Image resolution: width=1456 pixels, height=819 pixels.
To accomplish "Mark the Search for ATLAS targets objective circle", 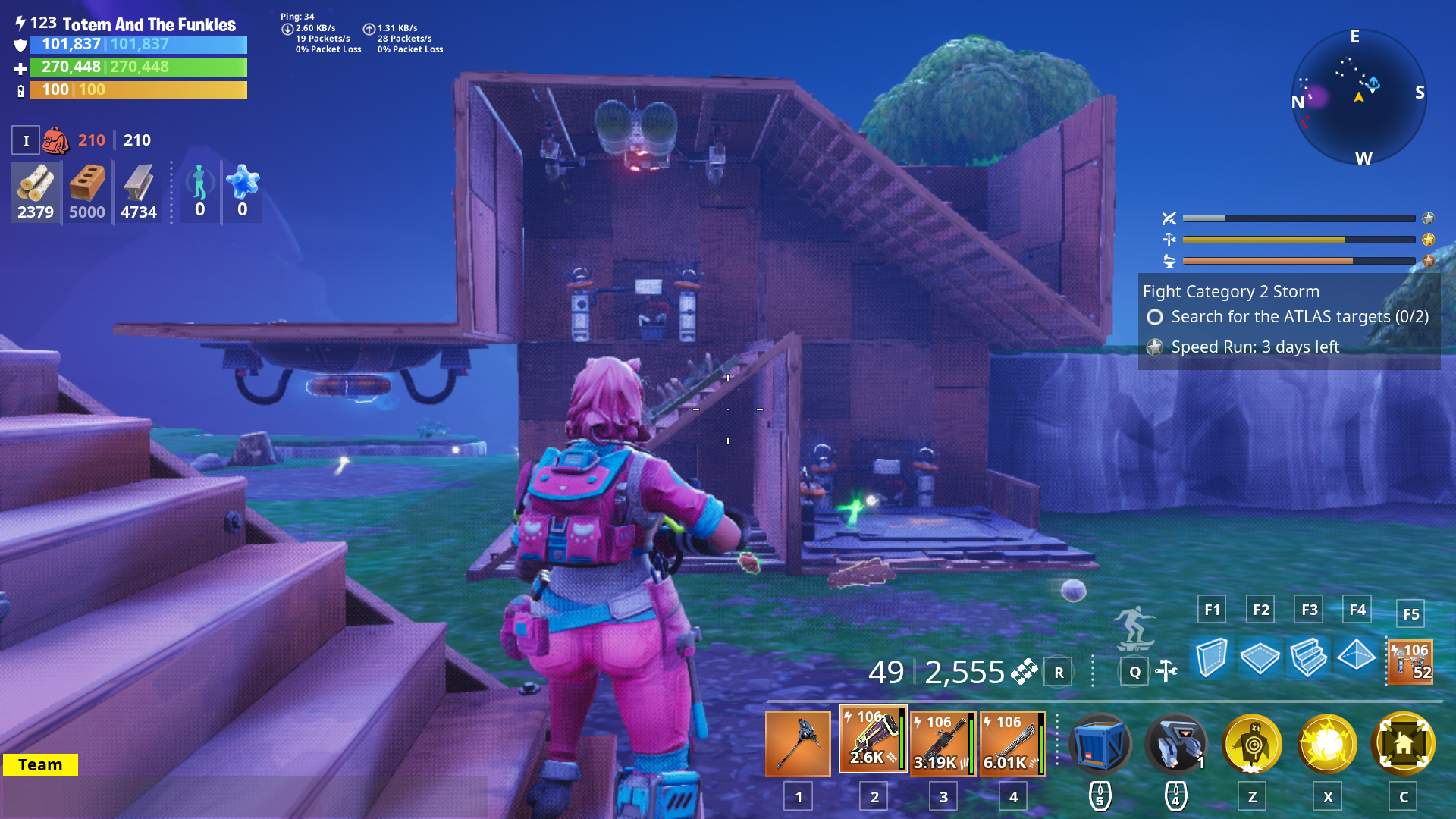I will [x=1154, y=318].
